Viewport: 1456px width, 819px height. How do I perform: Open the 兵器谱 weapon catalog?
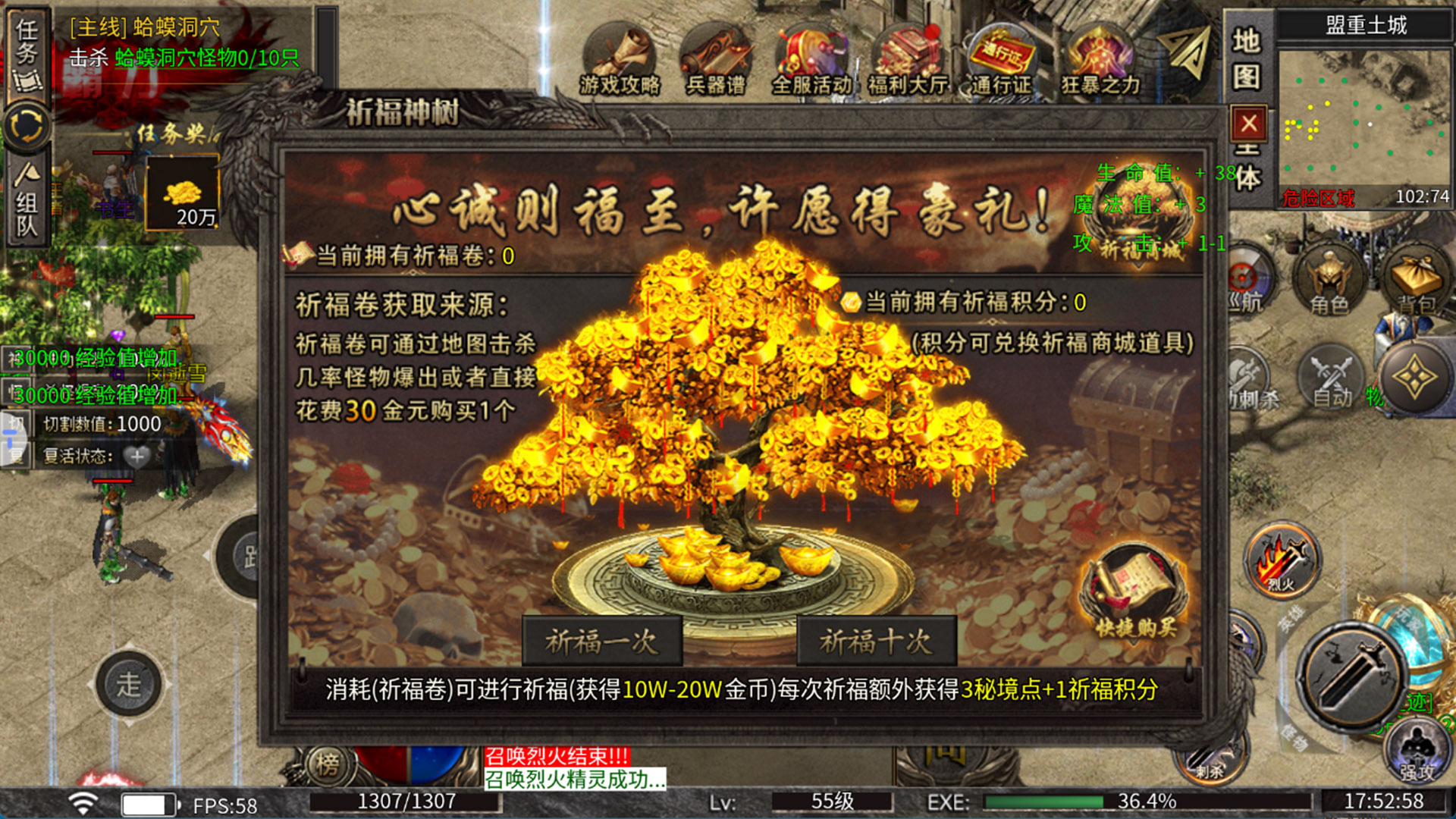[x=715, y=61]
